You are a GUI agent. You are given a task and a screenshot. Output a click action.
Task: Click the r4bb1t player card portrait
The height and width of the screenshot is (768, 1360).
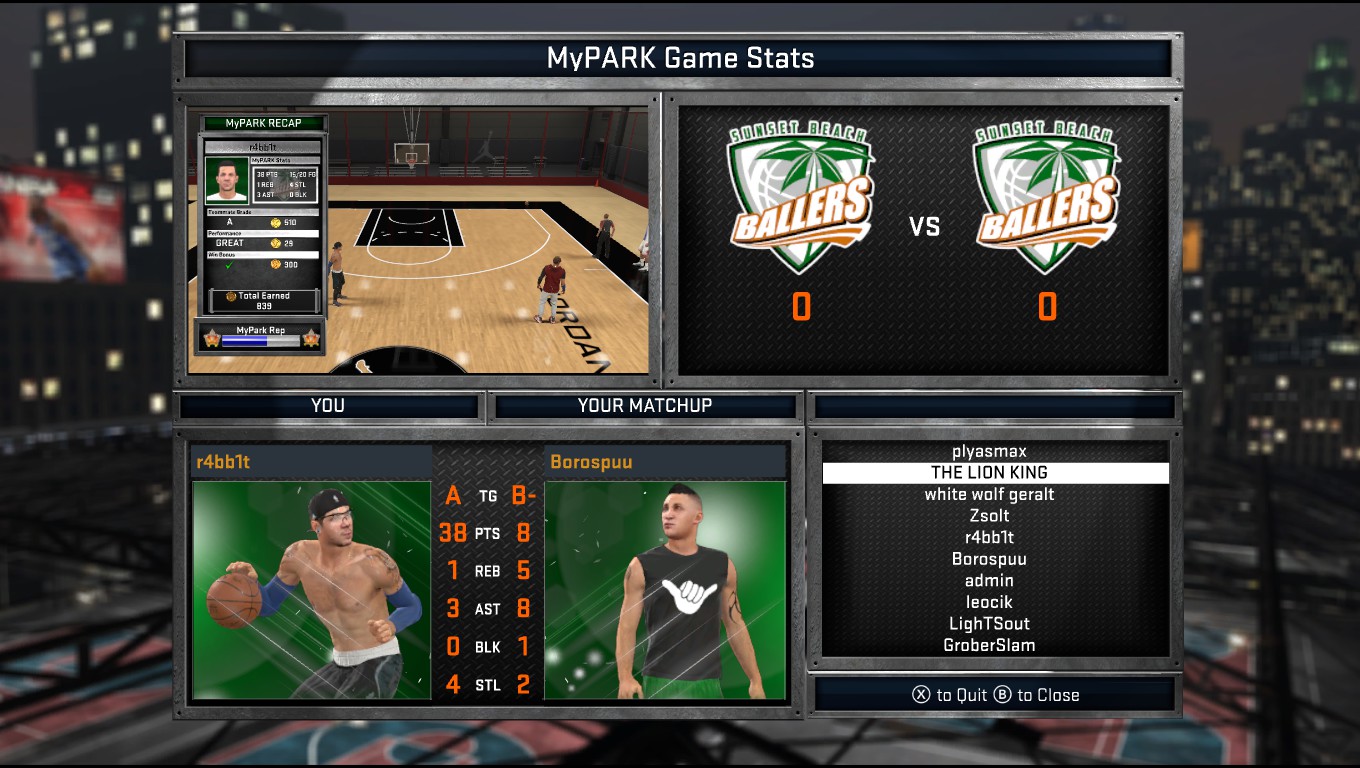(311, 589)
